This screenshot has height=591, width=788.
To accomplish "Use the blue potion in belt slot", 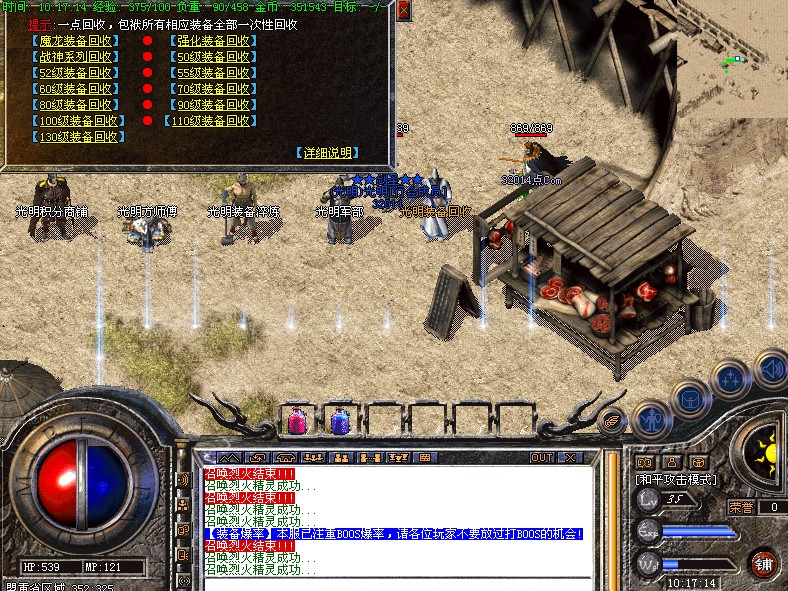I will [339, 420].
